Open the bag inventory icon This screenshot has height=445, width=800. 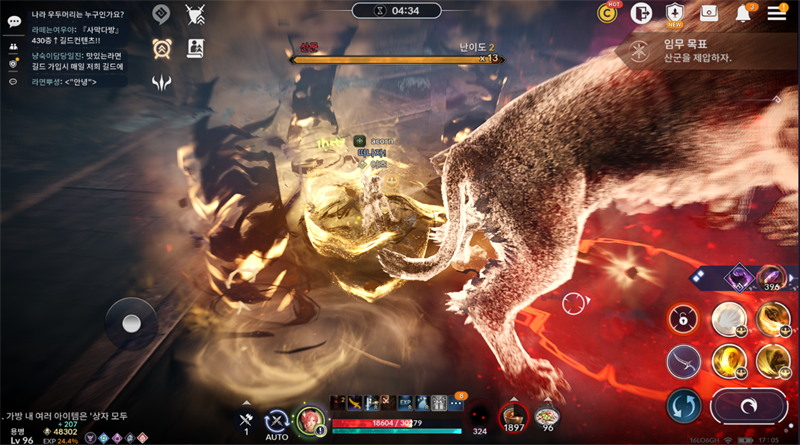point(709,13)
